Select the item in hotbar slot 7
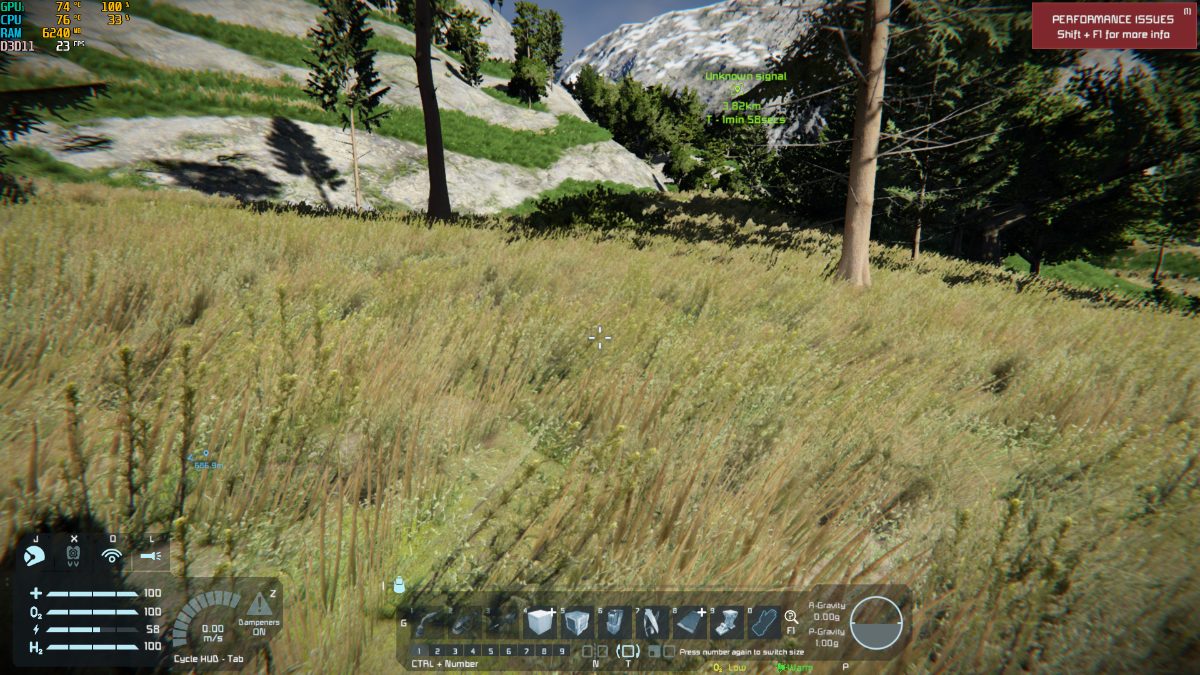The height and width of the screenshot is (675, 1200). pyautogui.click(x=652, y=623)
